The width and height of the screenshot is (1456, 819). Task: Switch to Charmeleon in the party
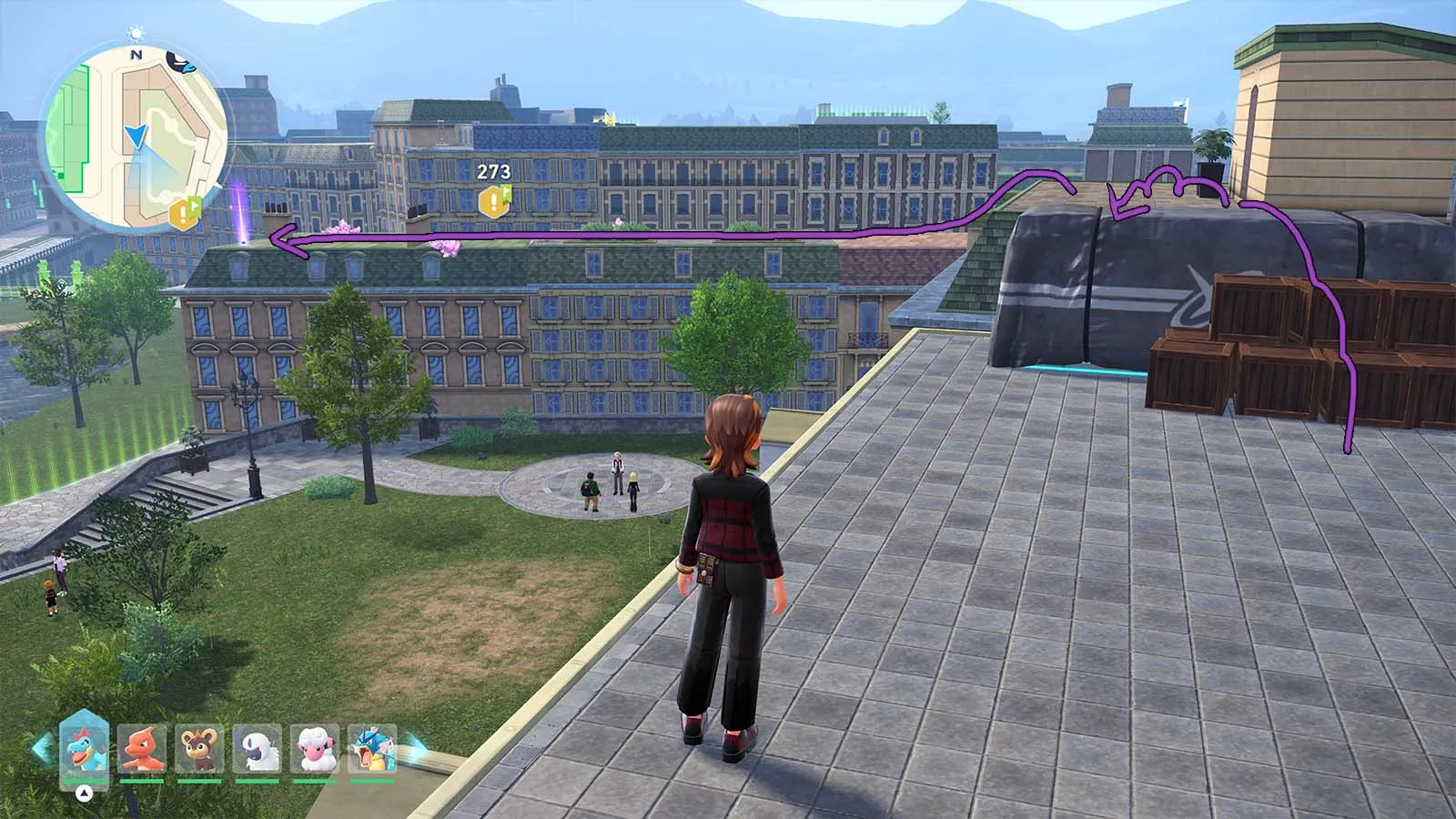(x=143, y=749)
